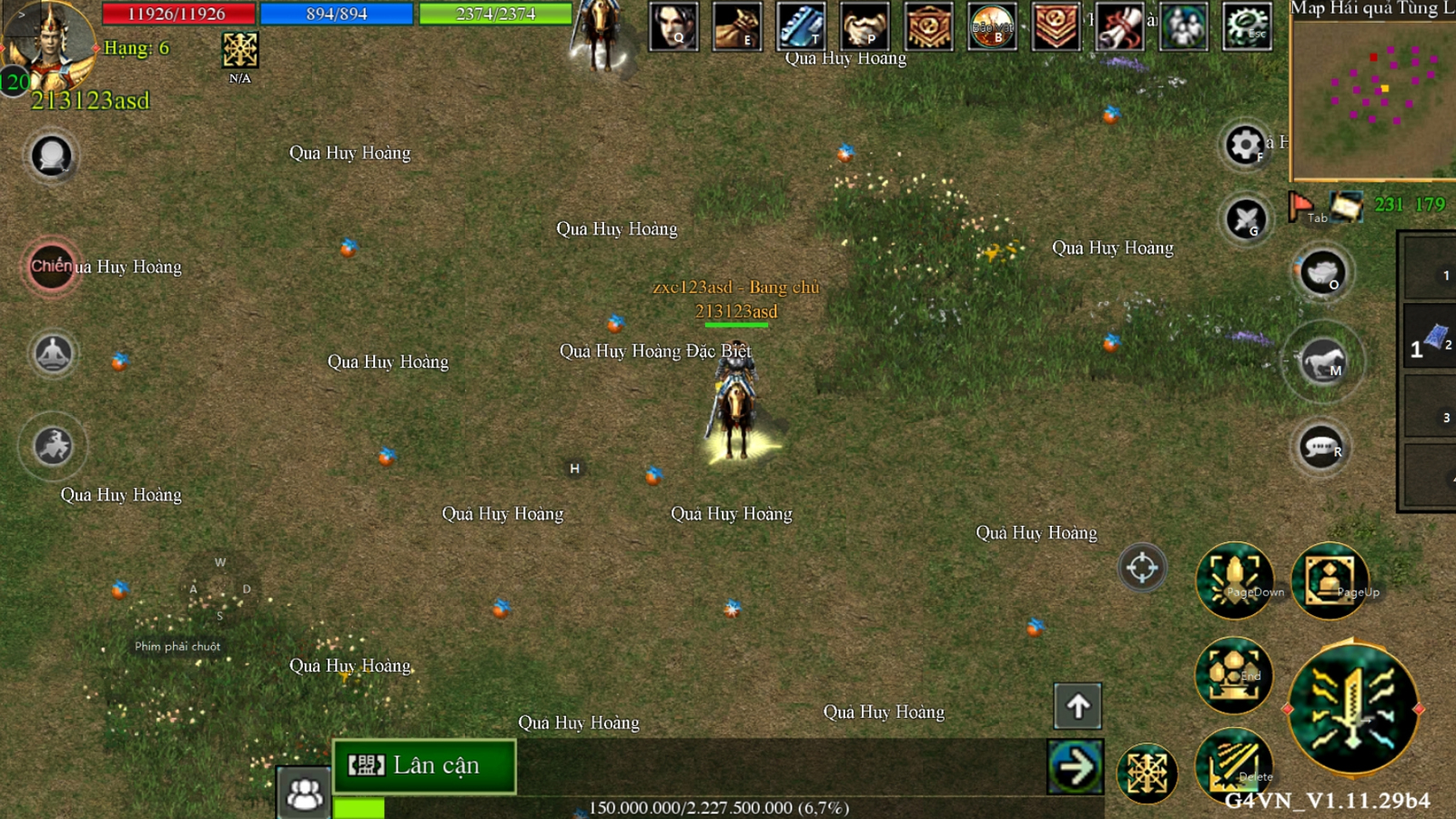Click the up arrow button above chat
Viewport: 1456px width, 819px height.
pyautogui.click(x=1077, y=705)
